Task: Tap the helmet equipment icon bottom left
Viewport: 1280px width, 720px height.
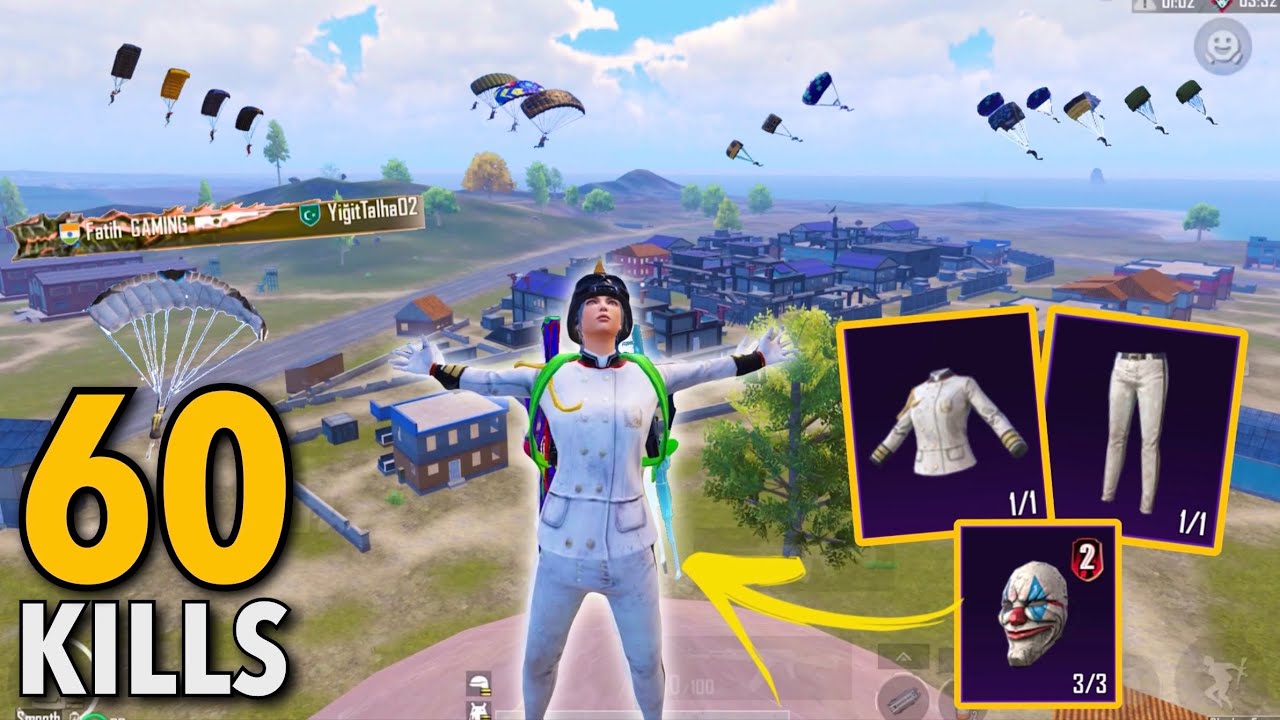Action: tap(478, 683)
